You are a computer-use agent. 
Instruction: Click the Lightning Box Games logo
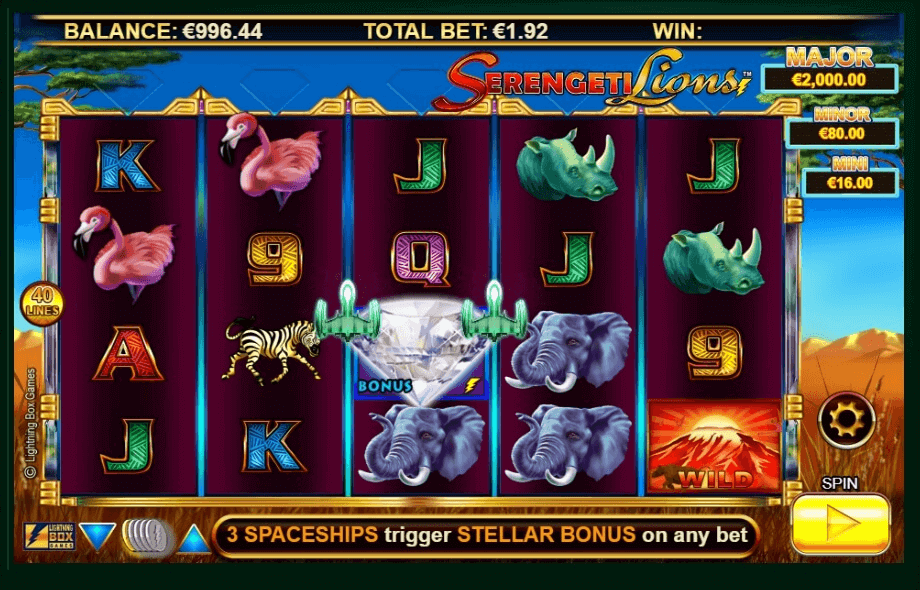pyautogui.click(x=46, y=537)
